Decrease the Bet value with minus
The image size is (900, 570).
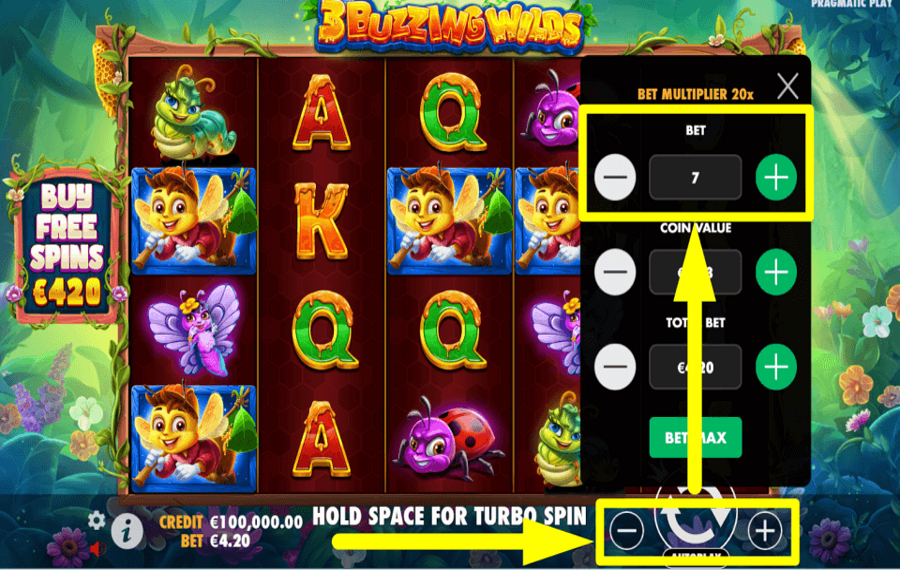(x=616, y=178)
